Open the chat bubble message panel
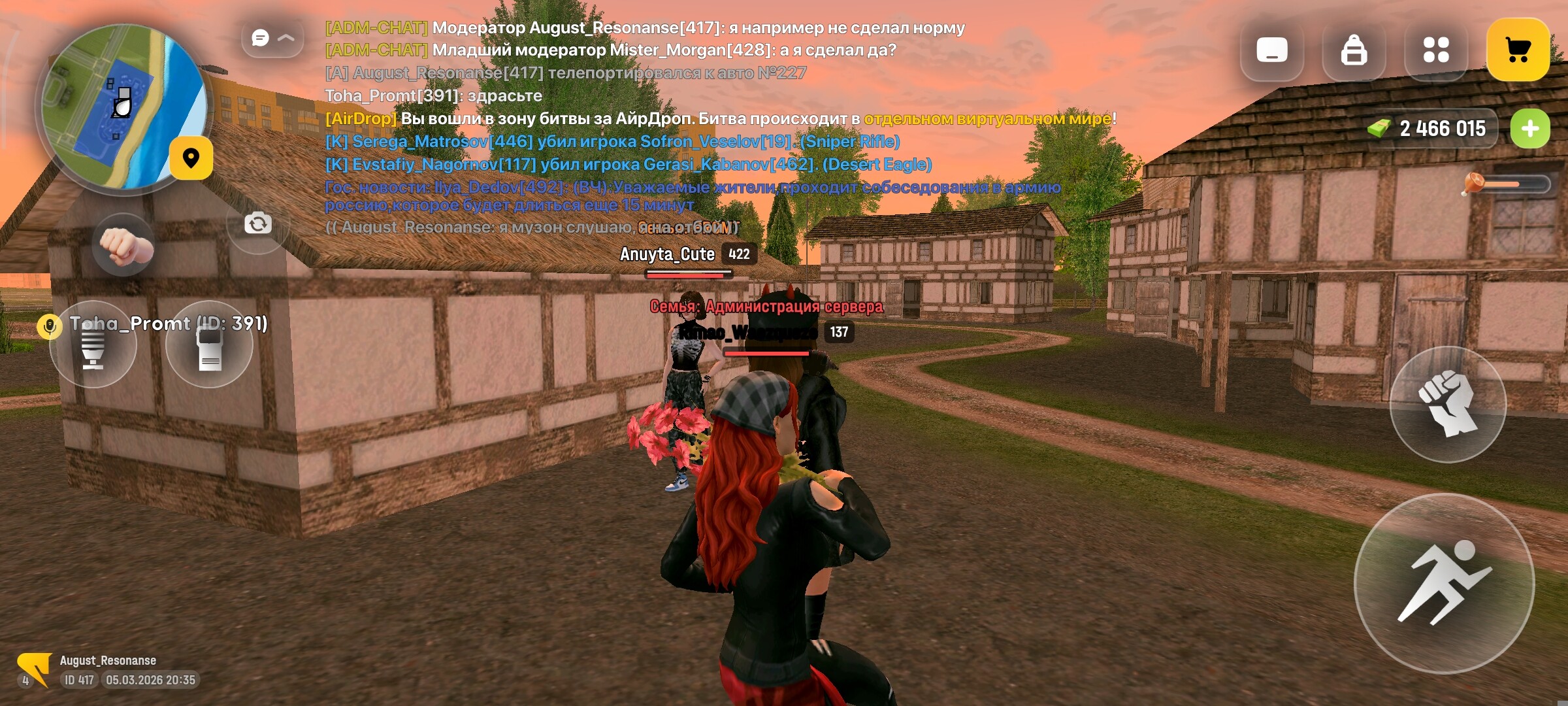This screenshot has height=706, width=1568. (260, 38)
